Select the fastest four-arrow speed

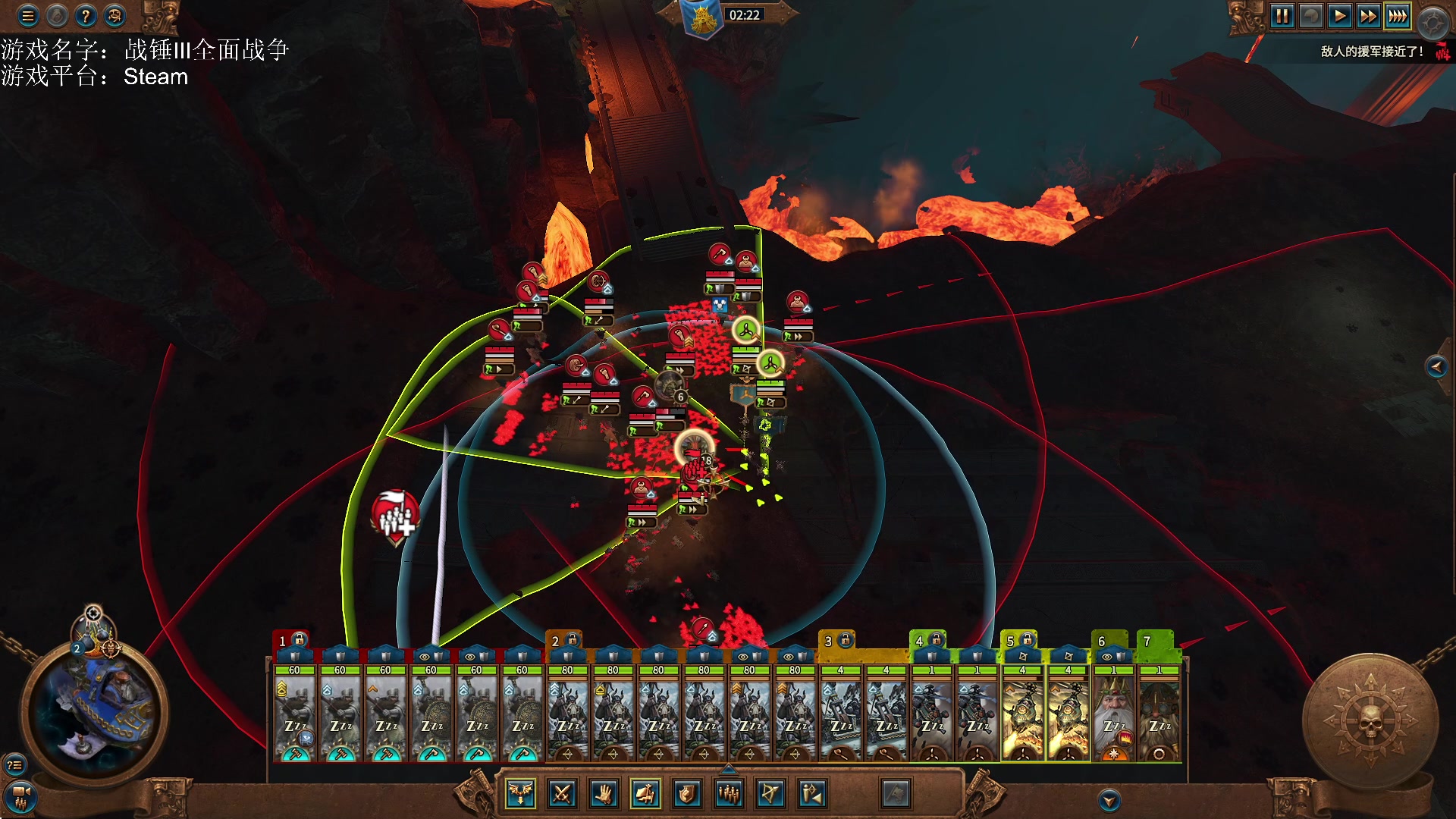(1397, 16)
